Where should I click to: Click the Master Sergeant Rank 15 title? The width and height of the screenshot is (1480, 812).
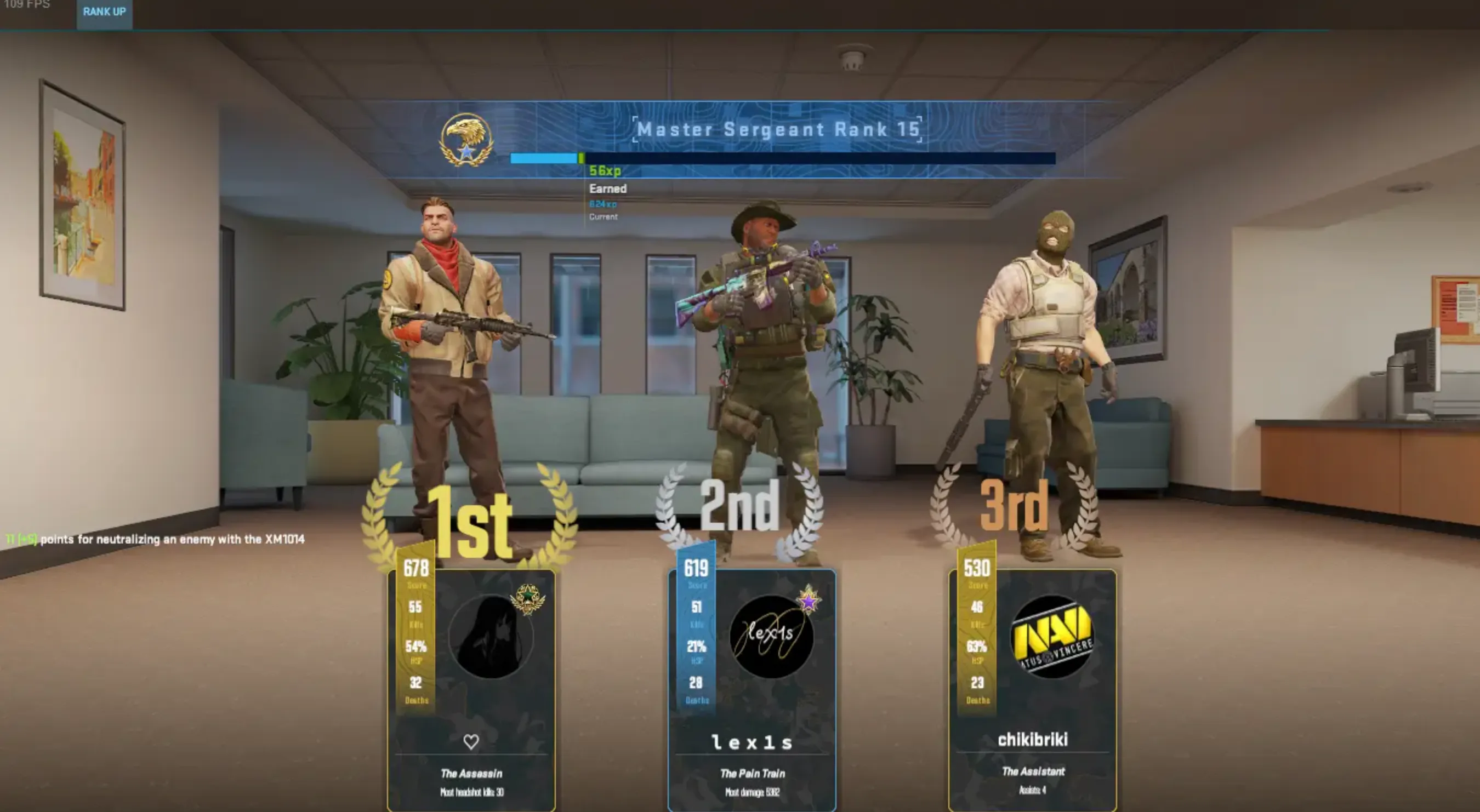pyautogui.click(x=778, y=129)
